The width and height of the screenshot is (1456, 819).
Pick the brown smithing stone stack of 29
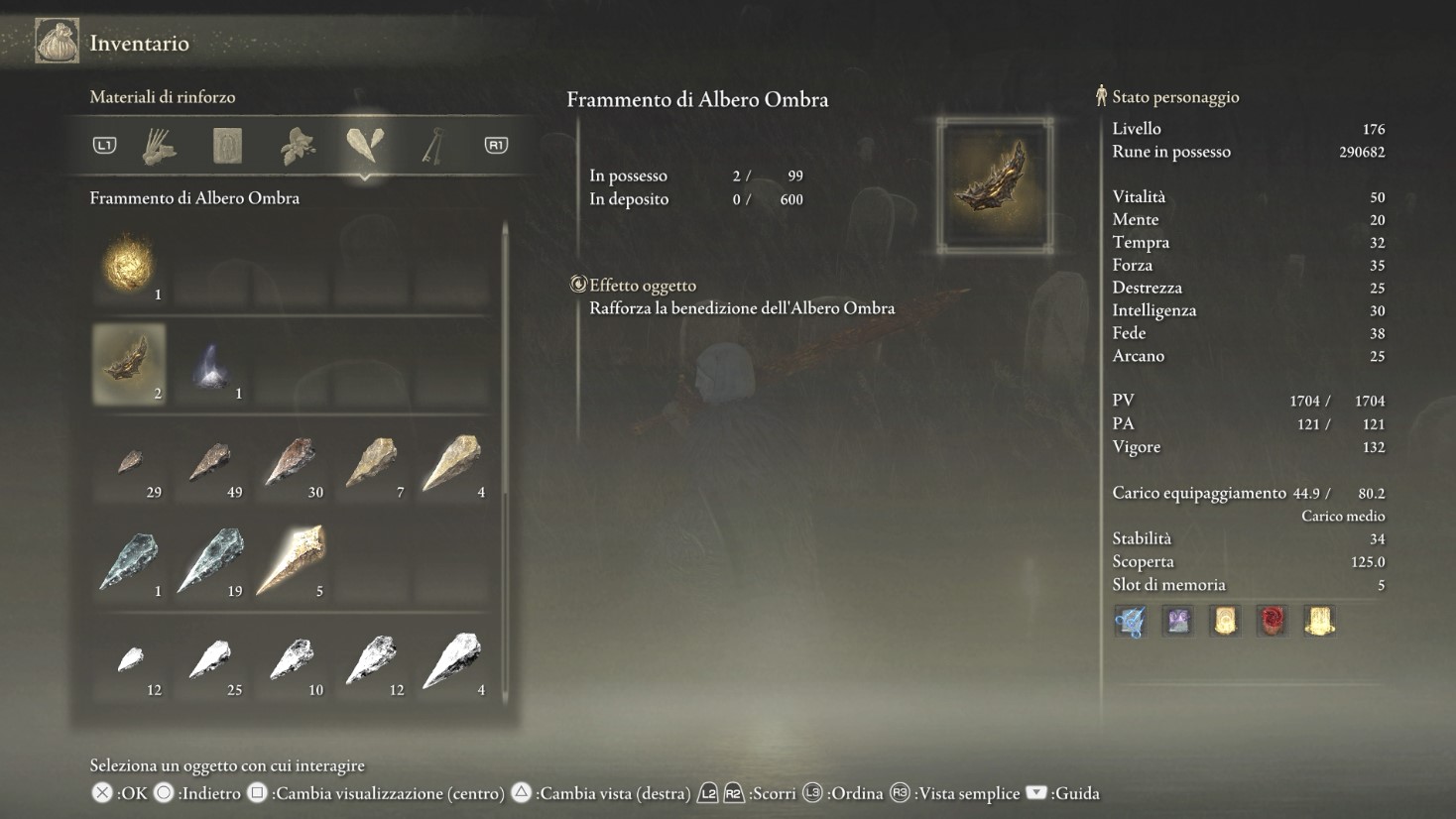coord(130,463)
